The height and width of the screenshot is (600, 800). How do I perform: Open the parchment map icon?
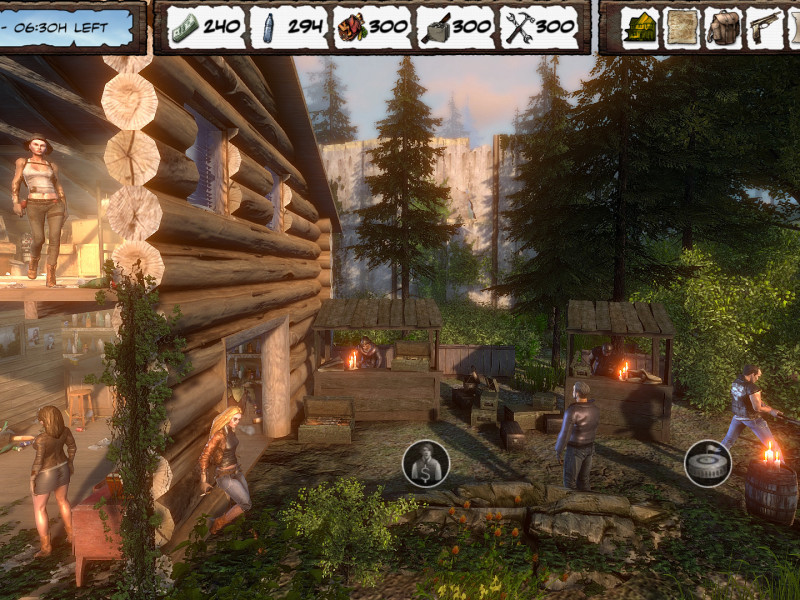(x=682, y=27)
